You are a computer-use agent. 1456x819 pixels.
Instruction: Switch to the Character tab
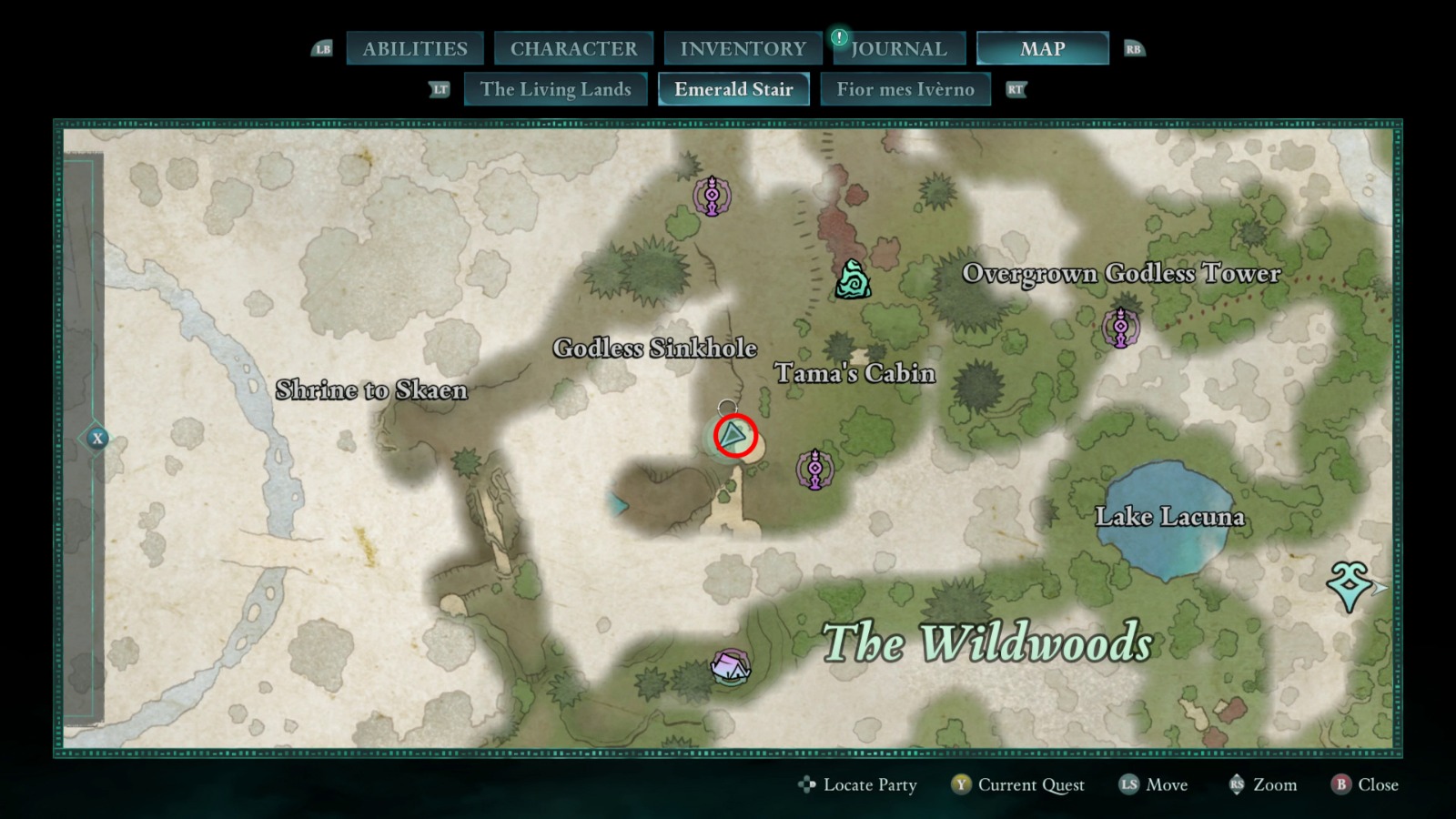pyautogui.click(x=573, y=49)
